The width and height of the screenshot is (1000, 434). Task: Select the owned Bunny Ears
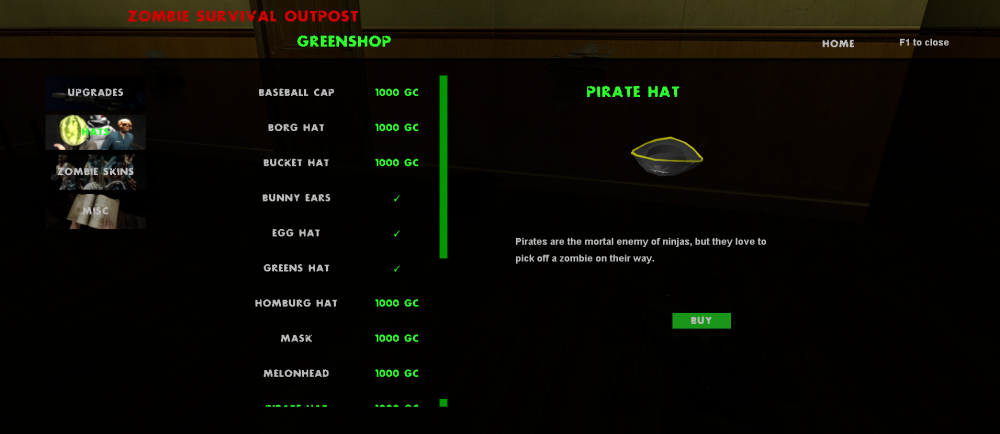click(x=296, y=198)
